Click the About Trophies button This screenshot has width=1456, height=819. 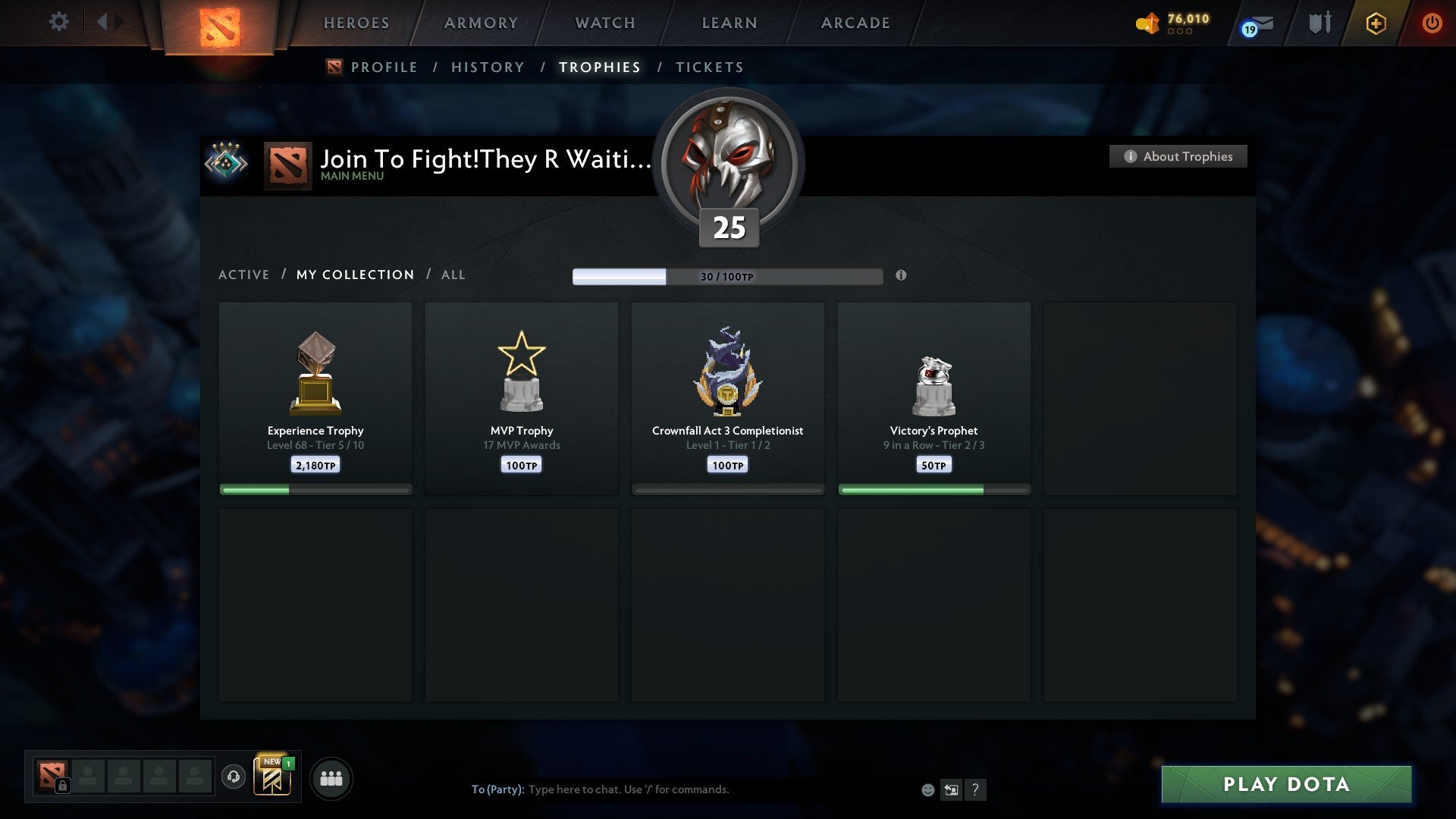(x=1178, y=156)
